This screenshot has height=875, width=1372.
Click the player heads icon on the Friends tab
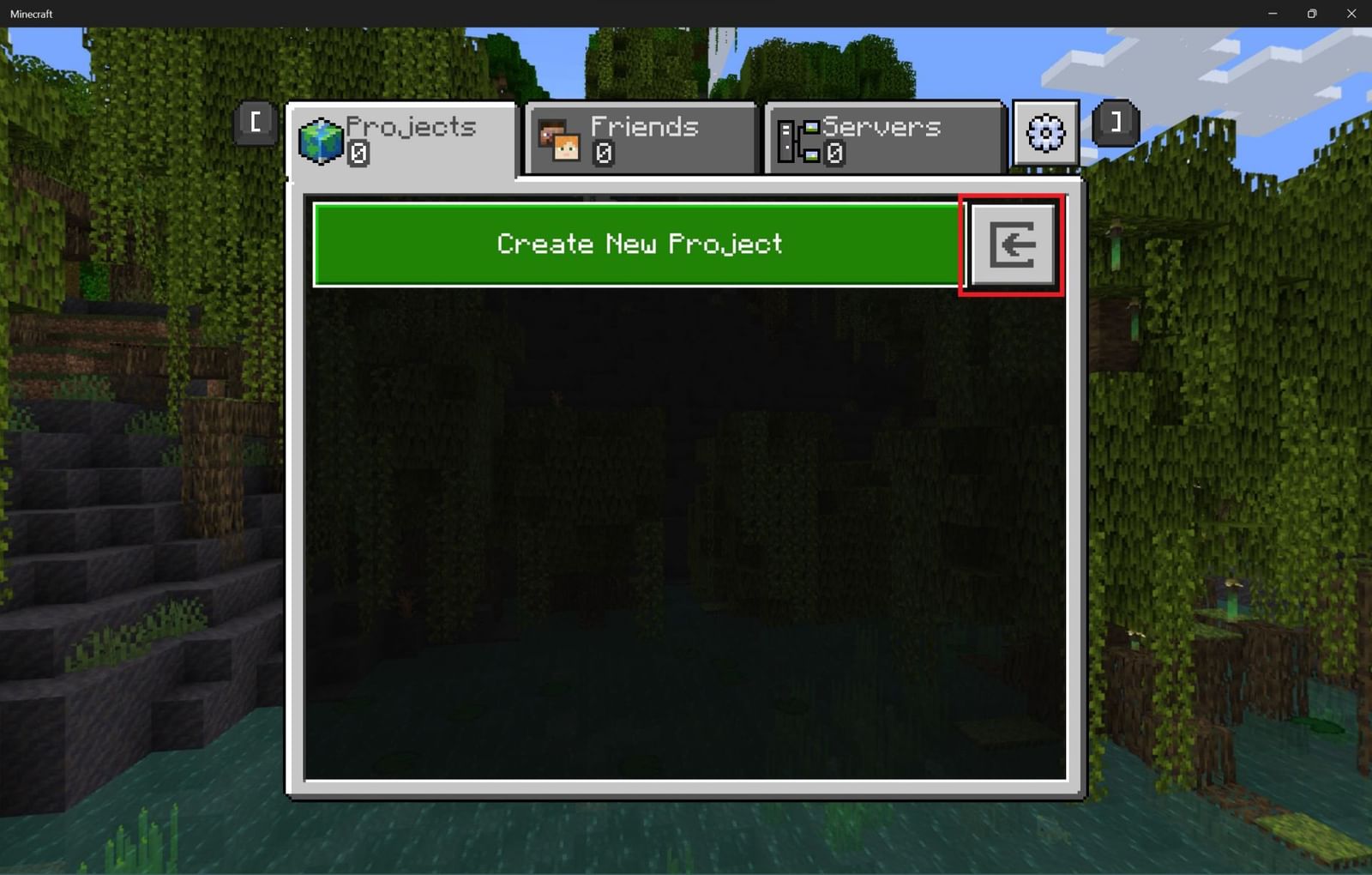click(557, 139)
